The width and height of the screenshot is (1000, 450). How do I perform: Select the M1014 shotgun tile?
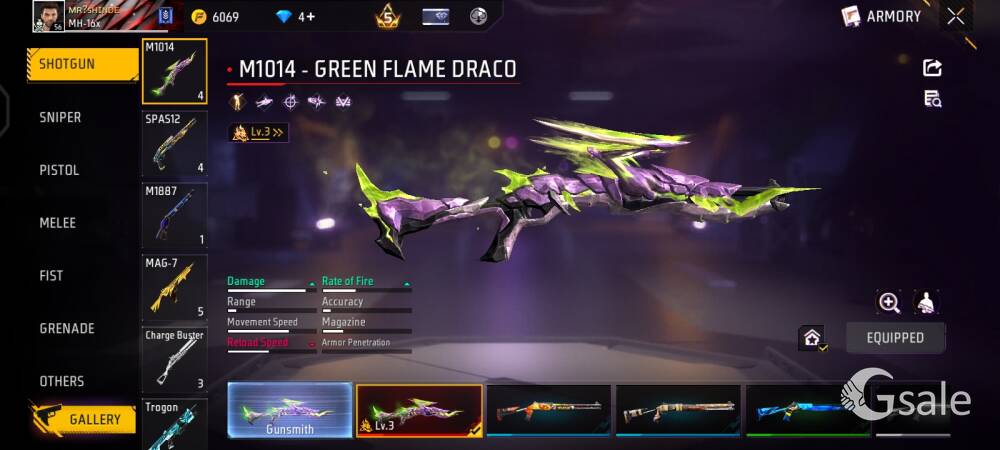pyautogui.click(x=175, y=72)
